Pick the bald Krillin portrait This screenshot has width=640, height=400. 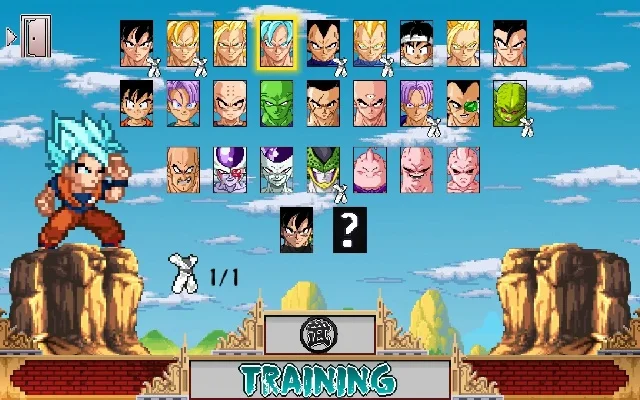[229, 104]
